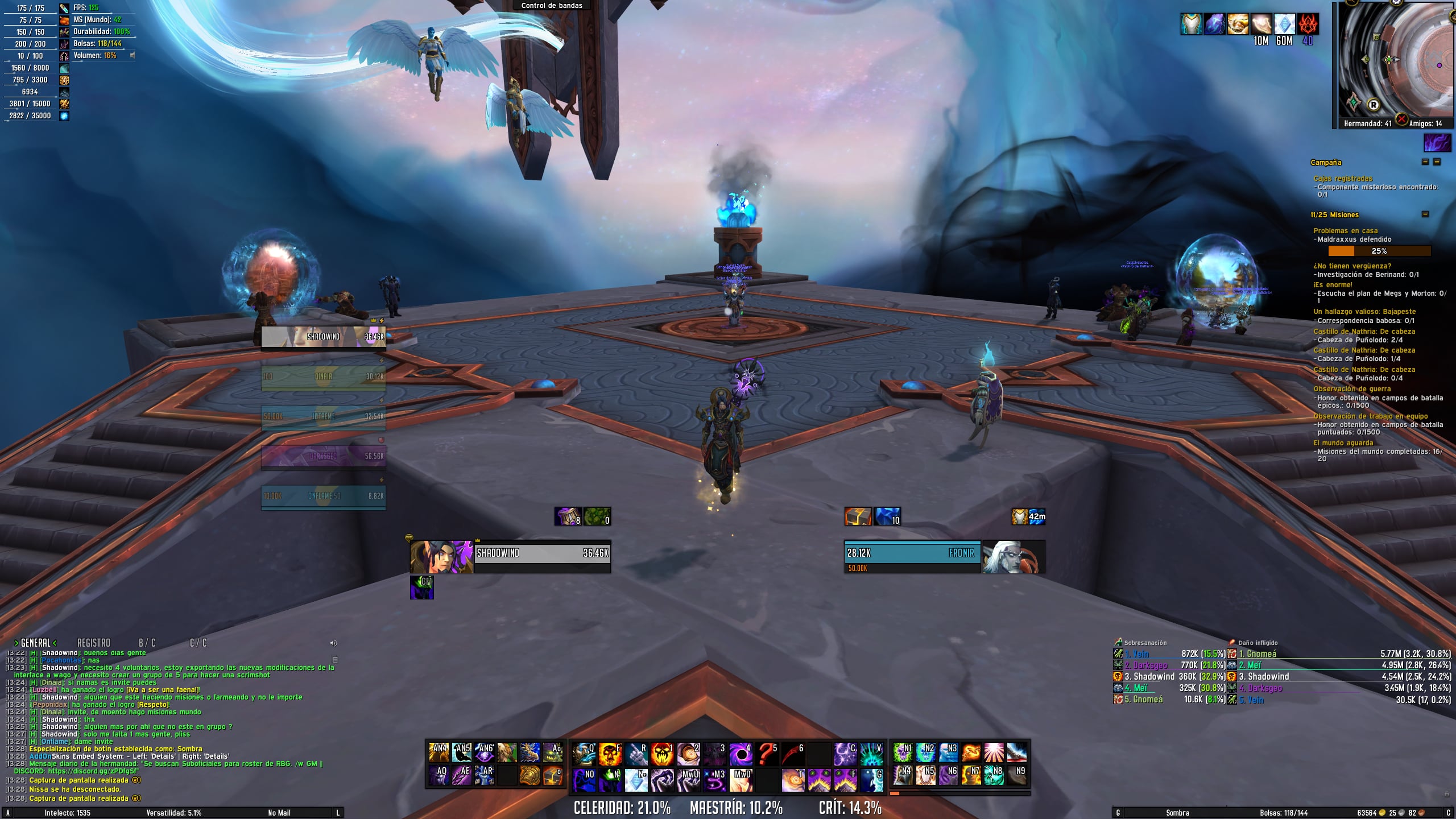The image size is (1456, 819).
Task: Cast the green skull ability on N1
Action: [x=902, y=752]
